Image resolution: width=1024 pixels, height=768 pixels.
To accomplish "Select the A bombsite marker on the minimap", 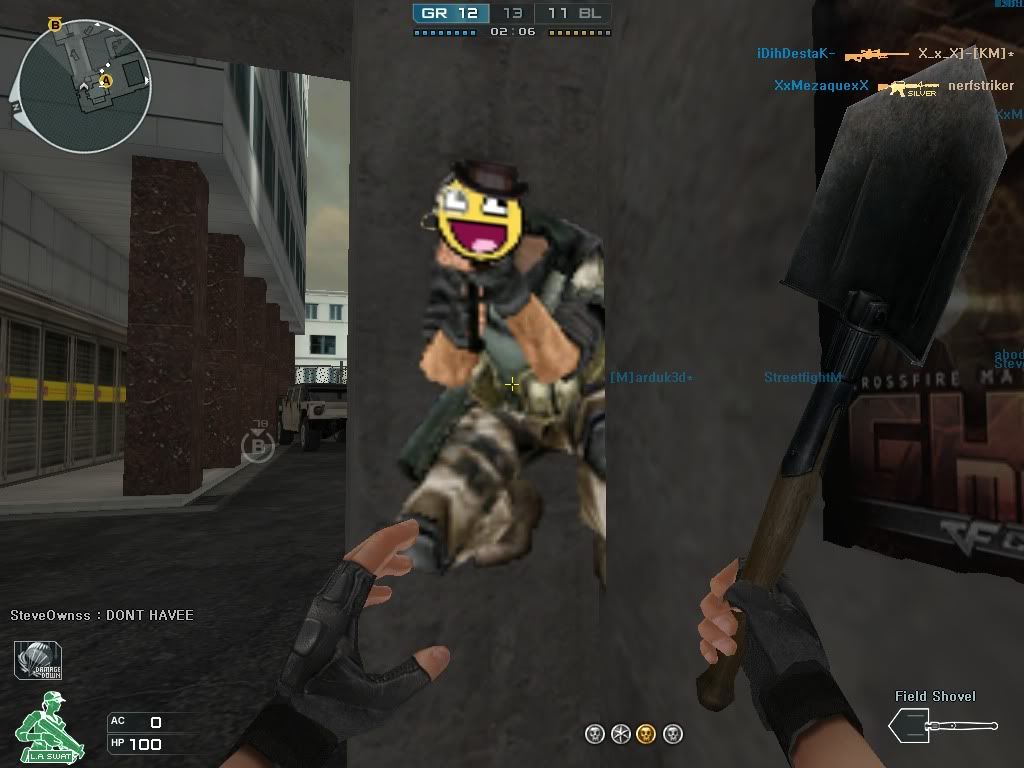I will click(107, 80).
